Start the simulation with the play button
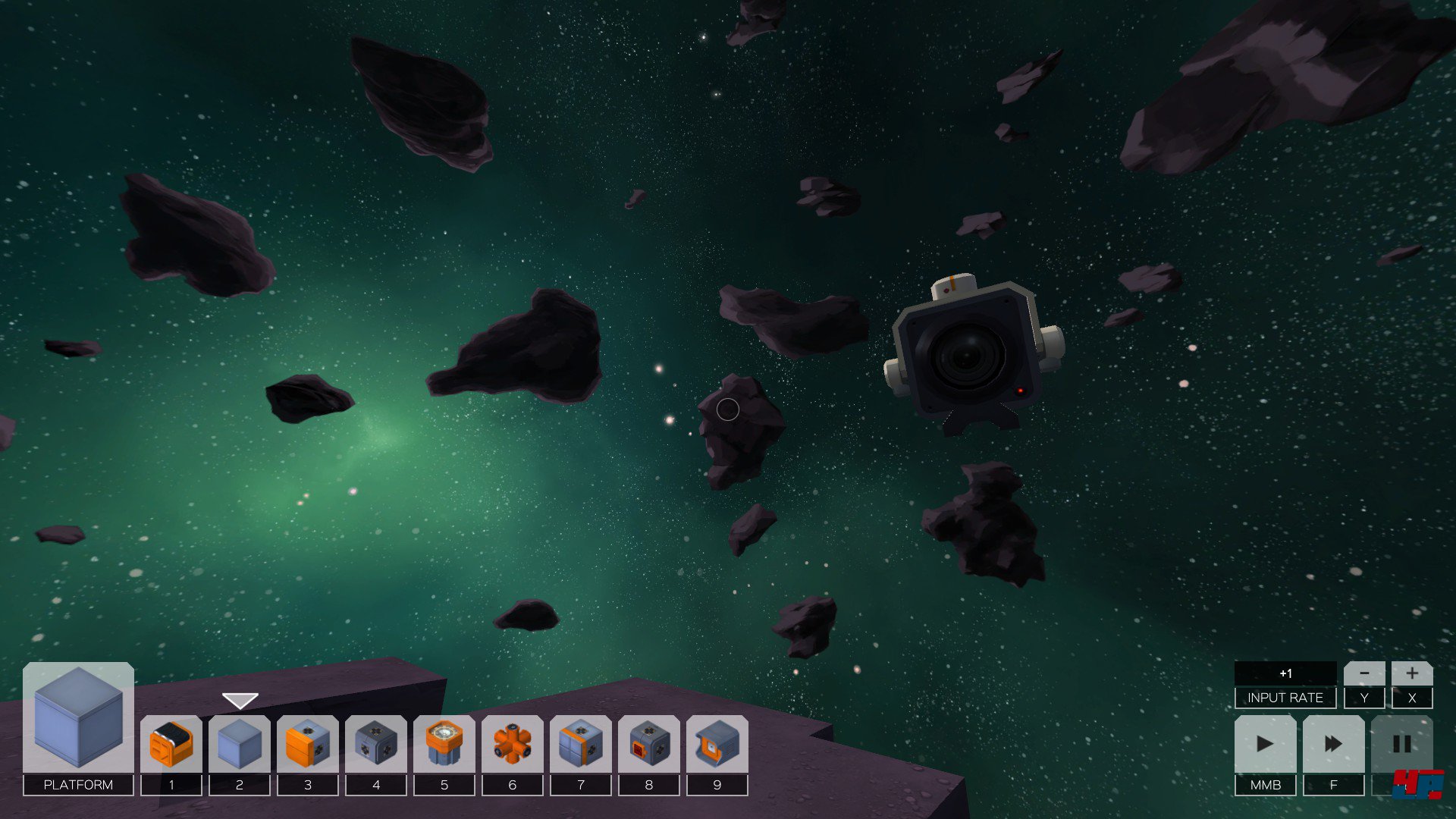The width and height of the screenshot is (1456, 819). (x=1265, y=744)
